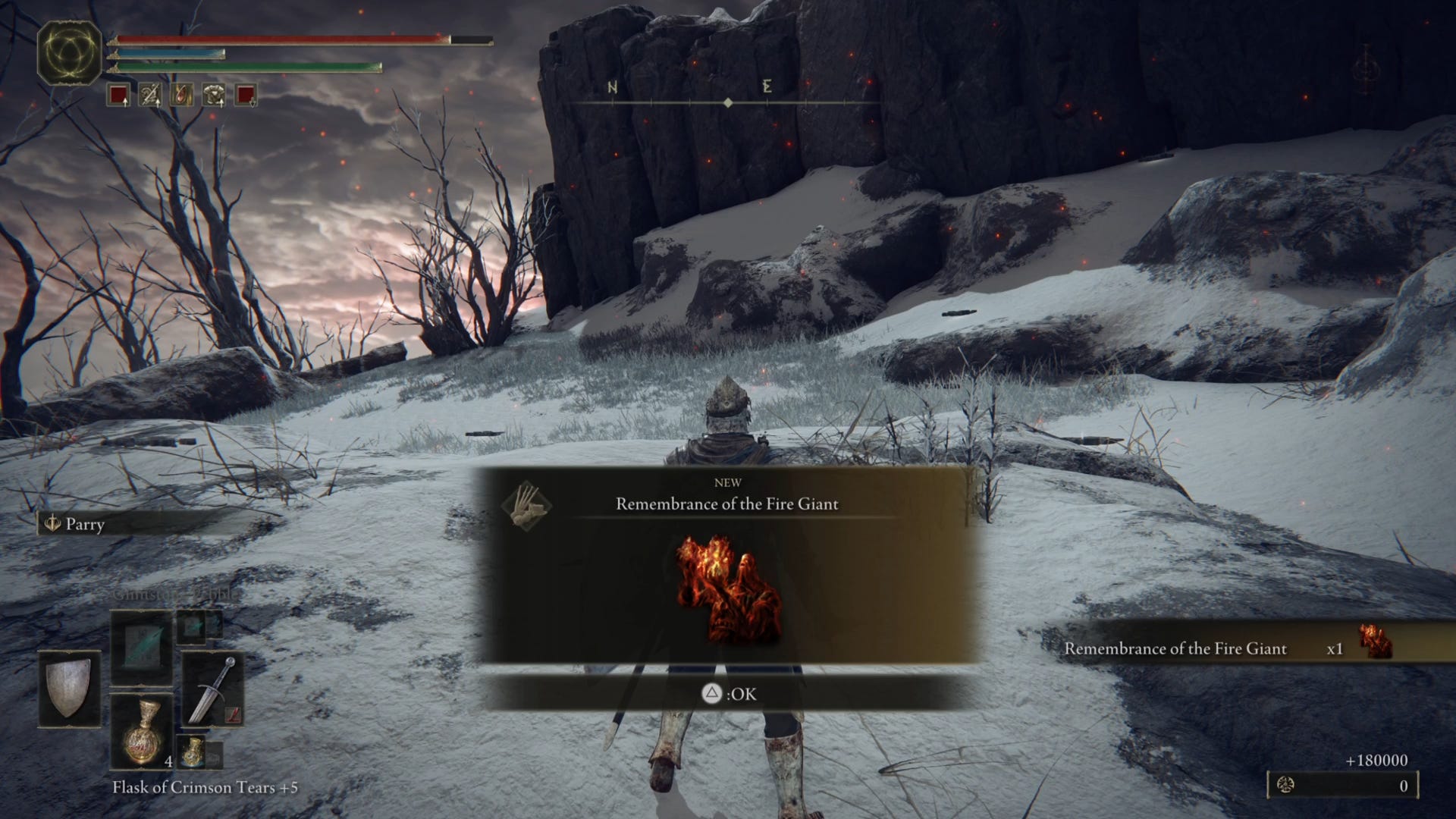Toggle the red status effect square with up arrow

(x=119, y=95)
